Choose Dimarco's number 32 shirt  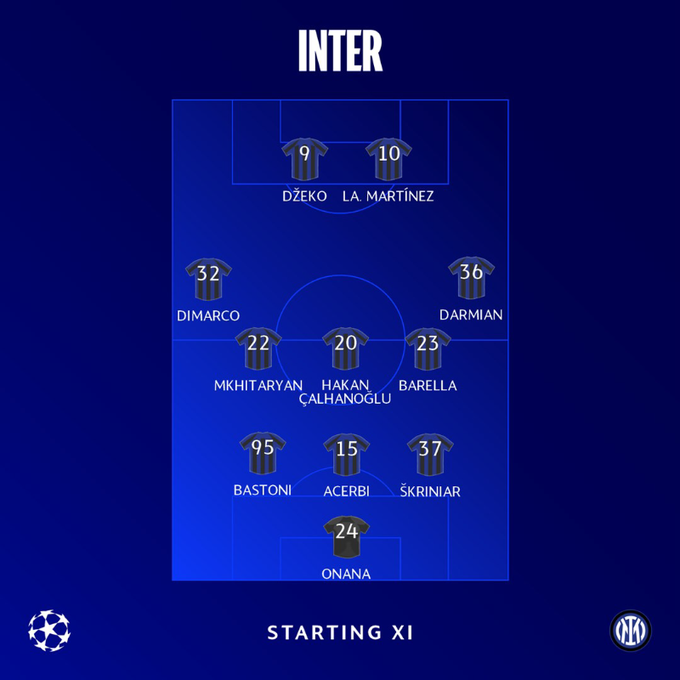pos(208,280)
